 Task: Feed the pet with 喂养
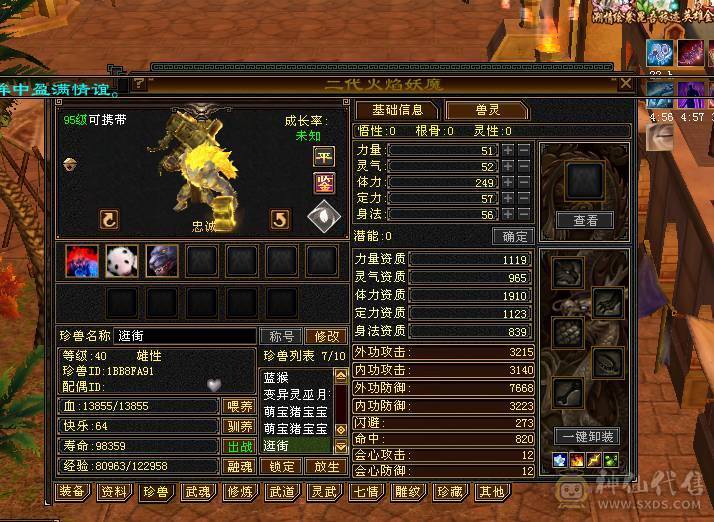(237, 406)
